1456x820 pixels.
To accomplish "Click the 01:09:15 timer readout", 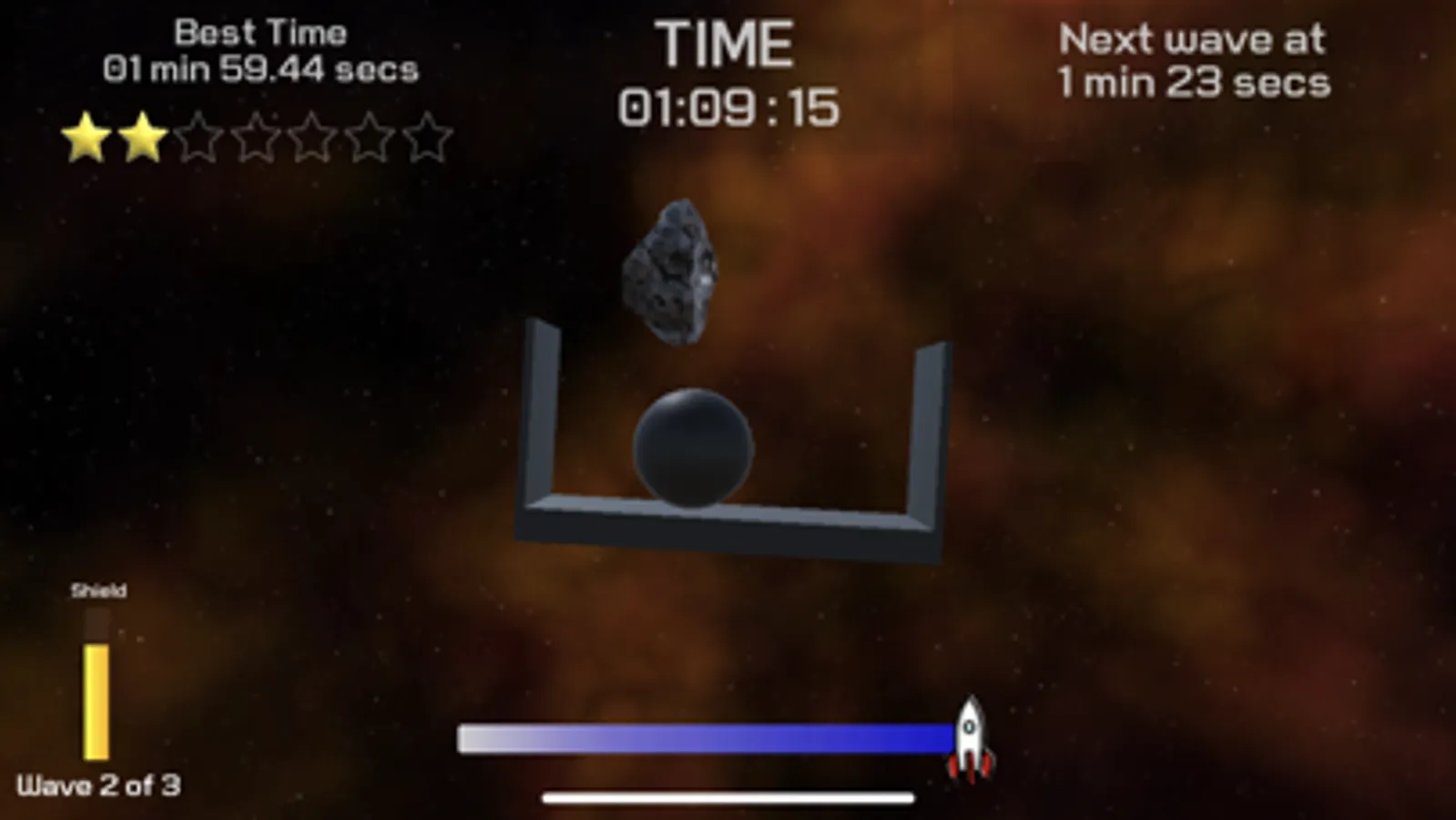I will 728,105.
